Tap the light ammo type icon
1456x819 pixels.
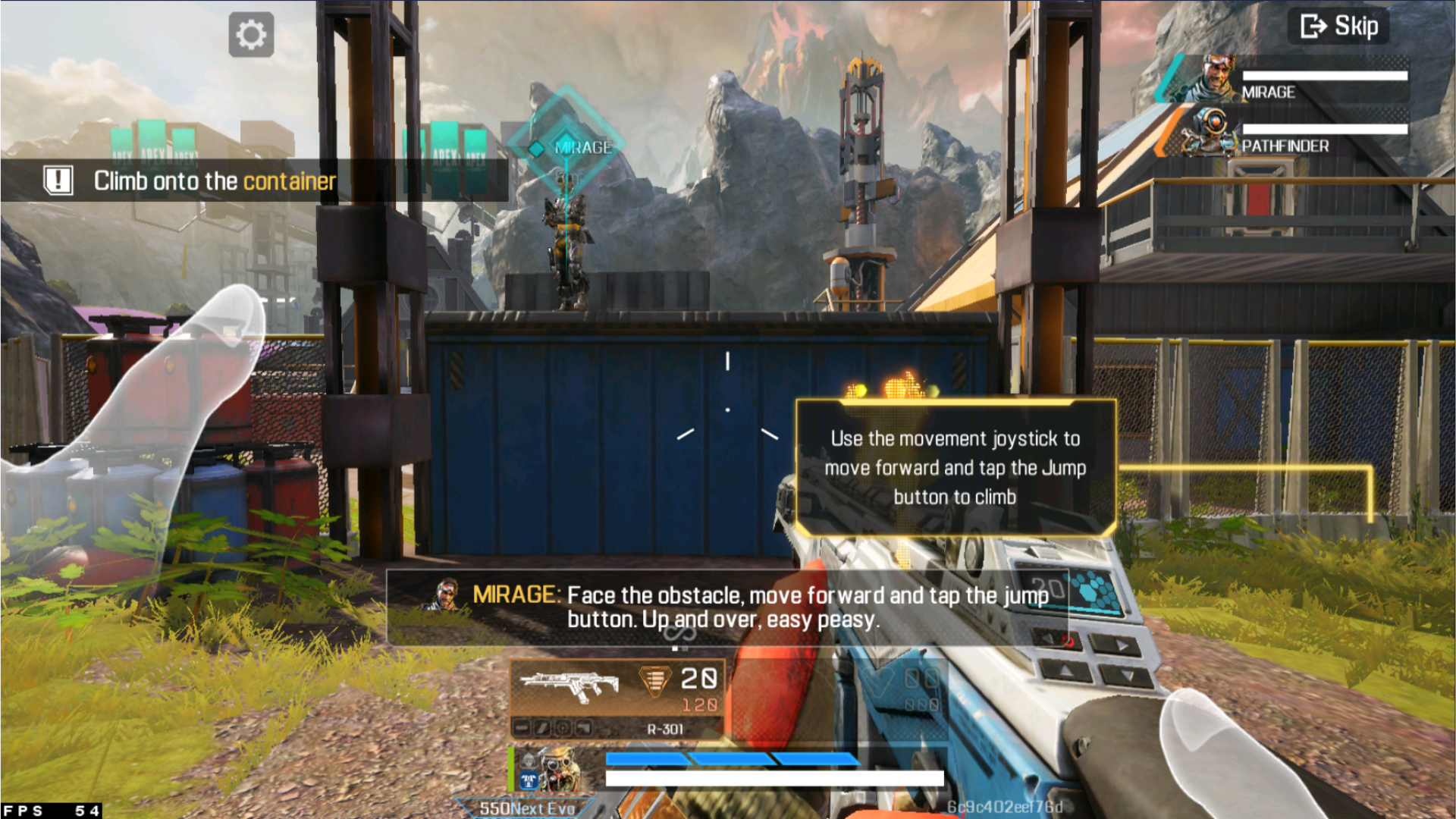654,681
